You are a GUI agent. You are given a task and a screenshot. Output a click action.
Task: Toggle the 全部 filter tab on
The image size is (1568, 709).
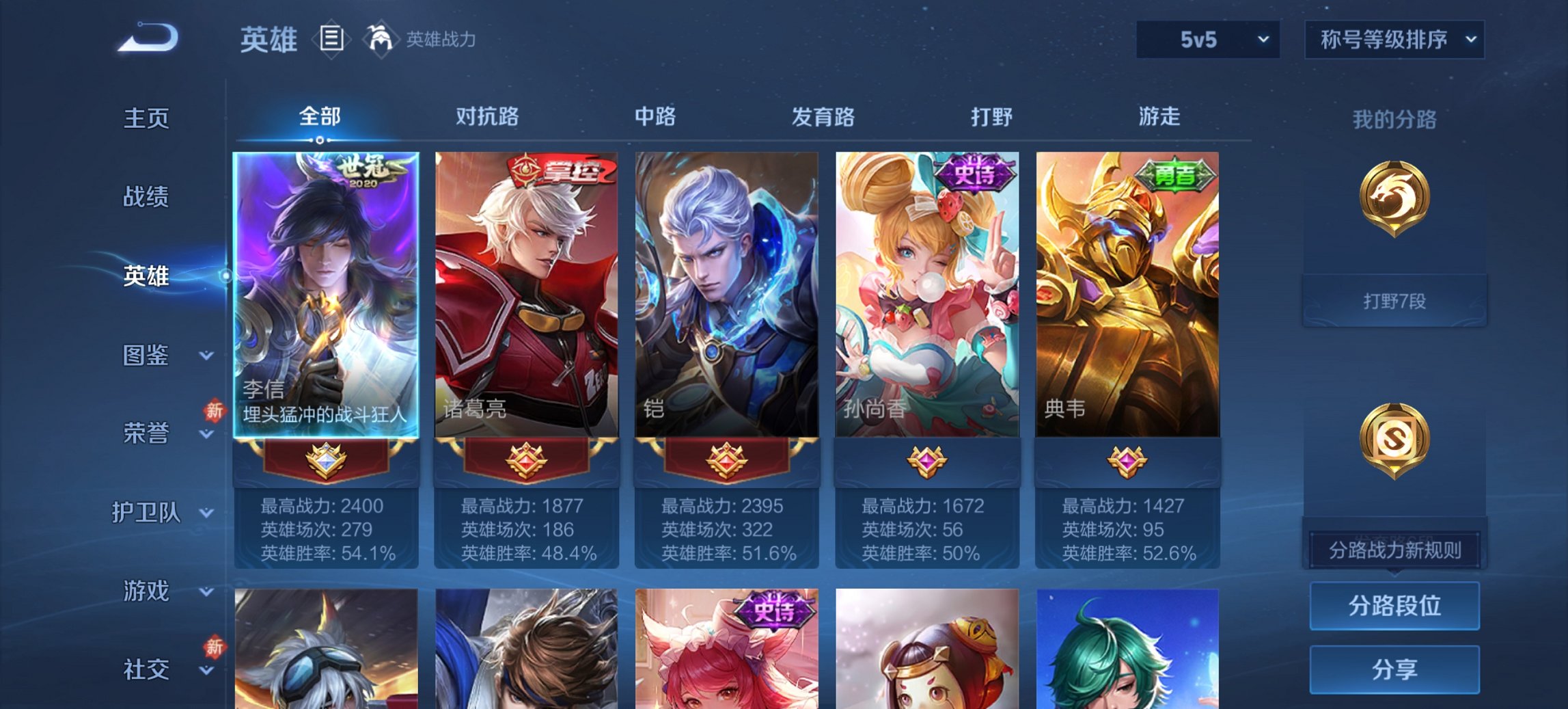coord(320,117)
